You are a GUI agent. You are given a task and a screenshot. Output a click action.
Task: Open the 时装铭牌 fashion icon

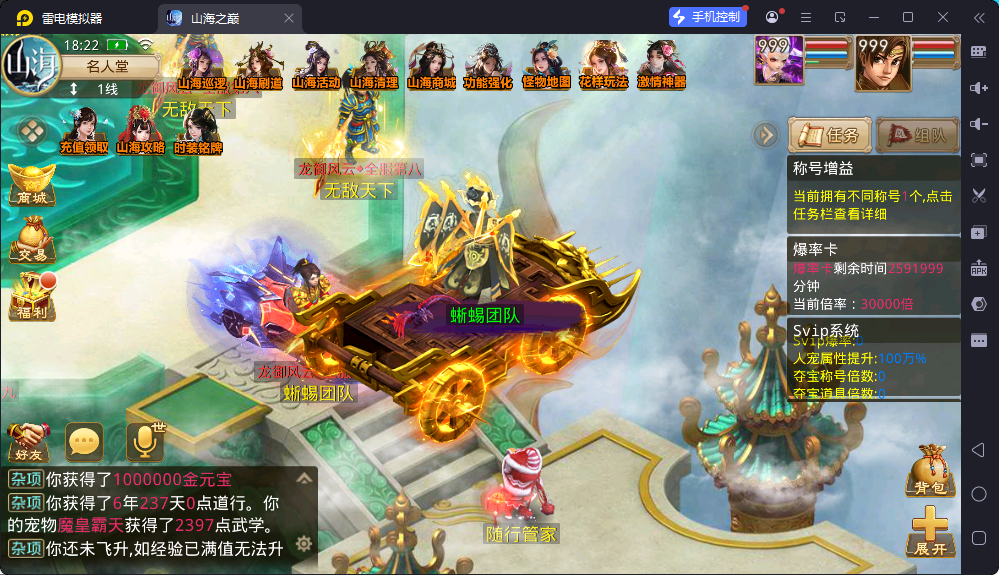(197, 131)
